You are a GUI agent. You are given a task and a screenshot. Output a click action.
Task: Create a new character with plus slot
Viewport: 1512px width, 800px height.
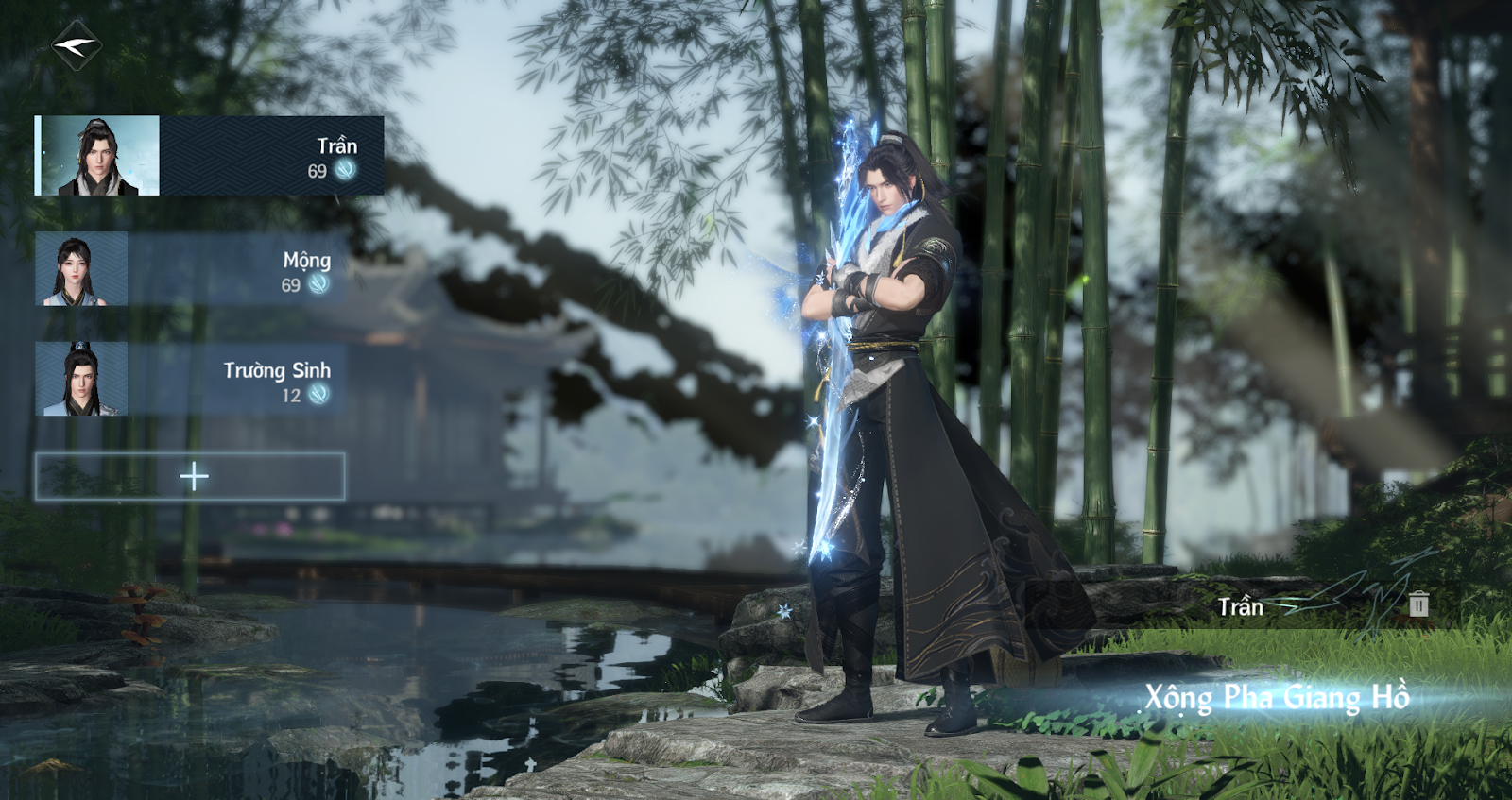coord(190,476)
